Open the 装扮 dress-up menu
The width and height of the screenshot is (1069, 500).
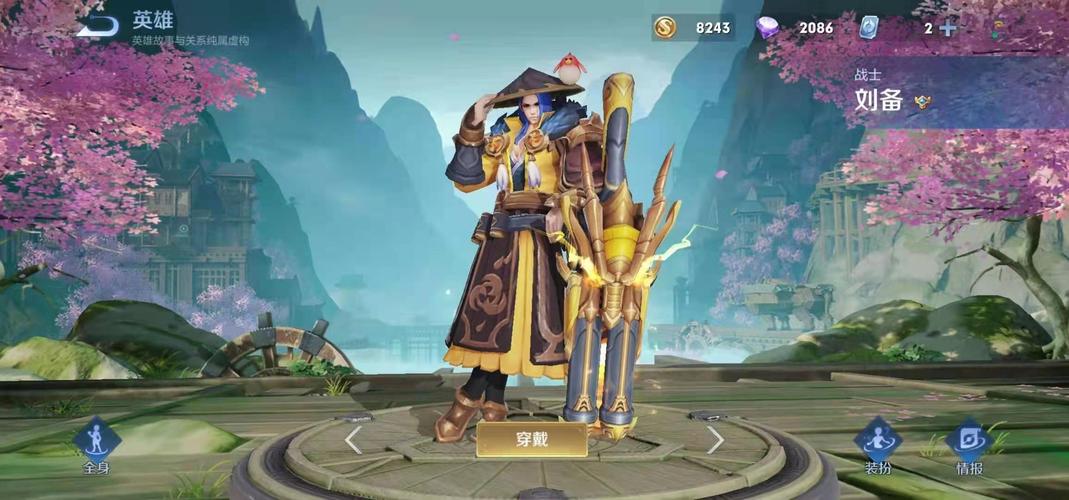(x=878, y=444)
